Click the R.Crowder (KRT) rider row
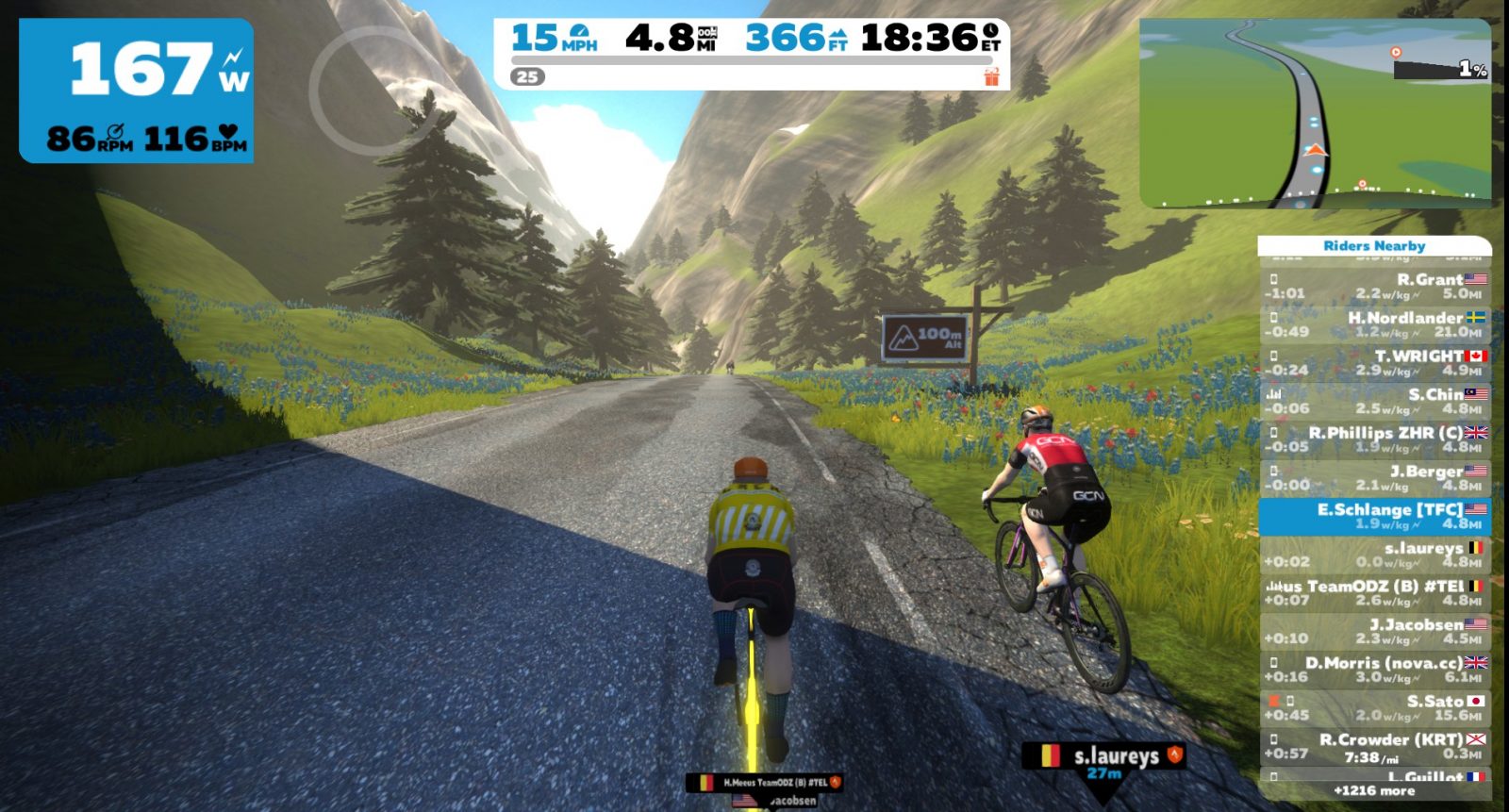This screenshot has height=812, width=1509. 1375,747
